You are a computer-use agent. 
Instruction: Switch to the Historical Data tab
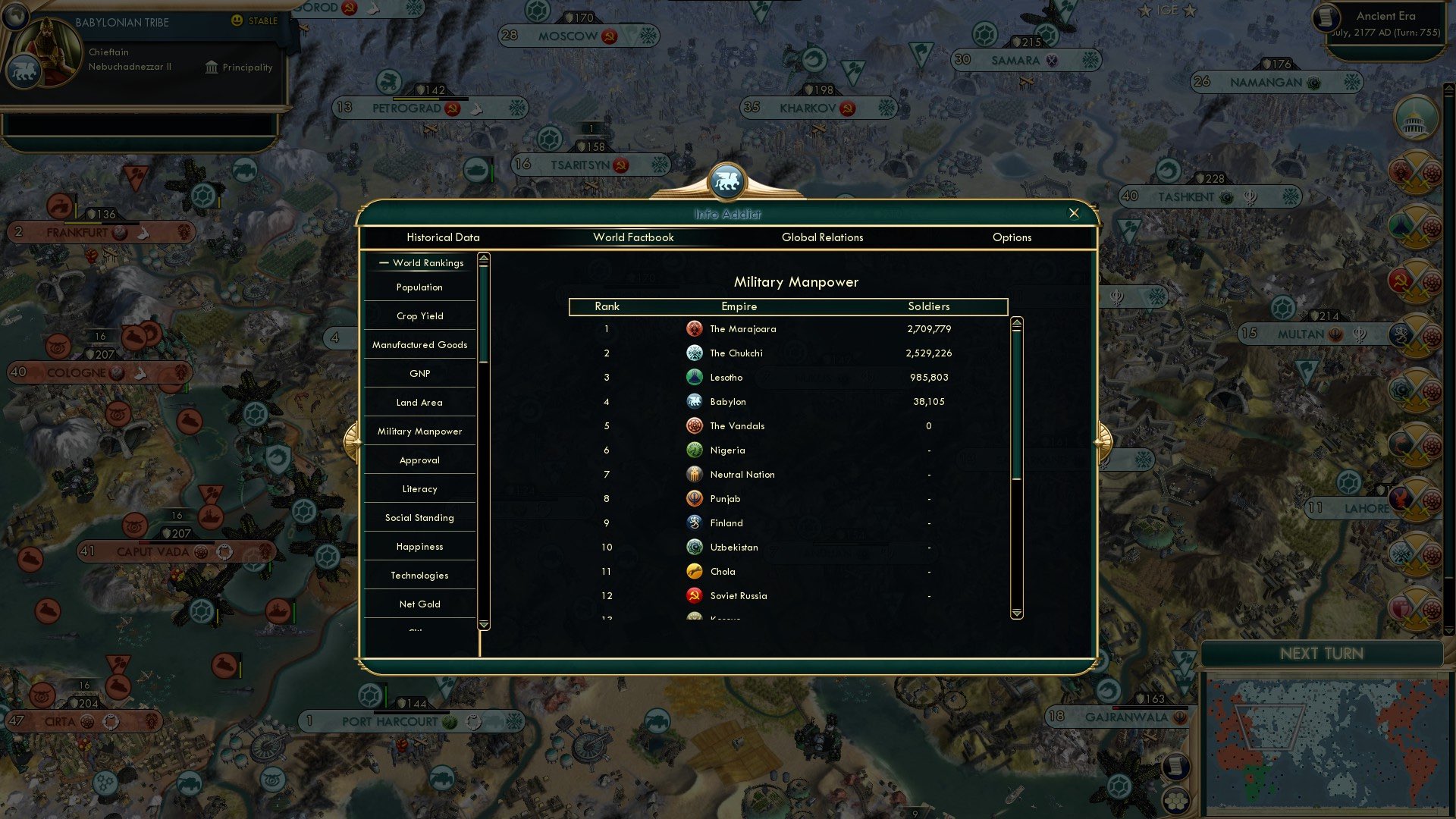[x=443, y=237]
